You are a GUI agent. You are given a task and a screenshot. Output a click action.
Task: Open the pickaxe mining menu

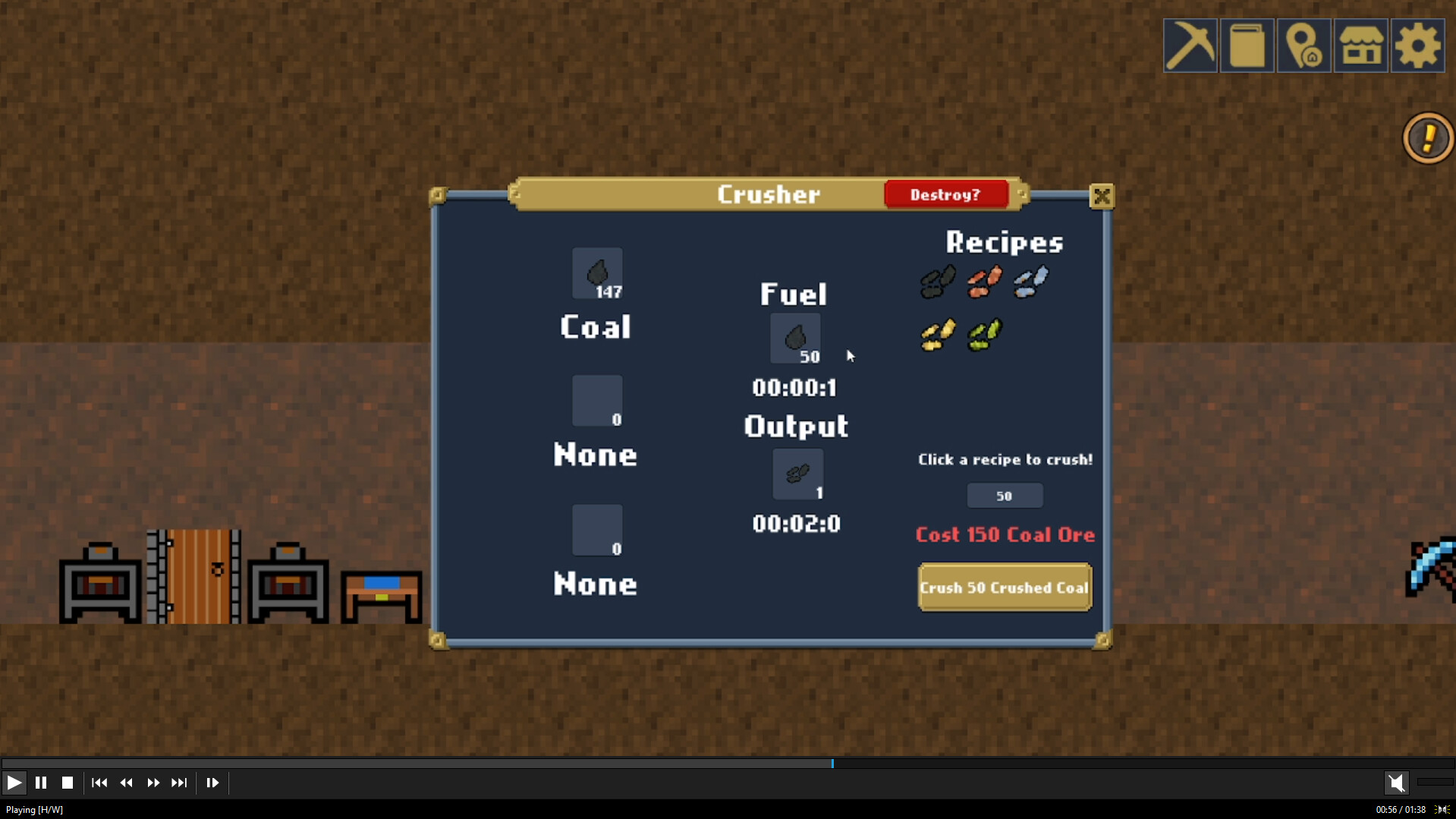1190,46
